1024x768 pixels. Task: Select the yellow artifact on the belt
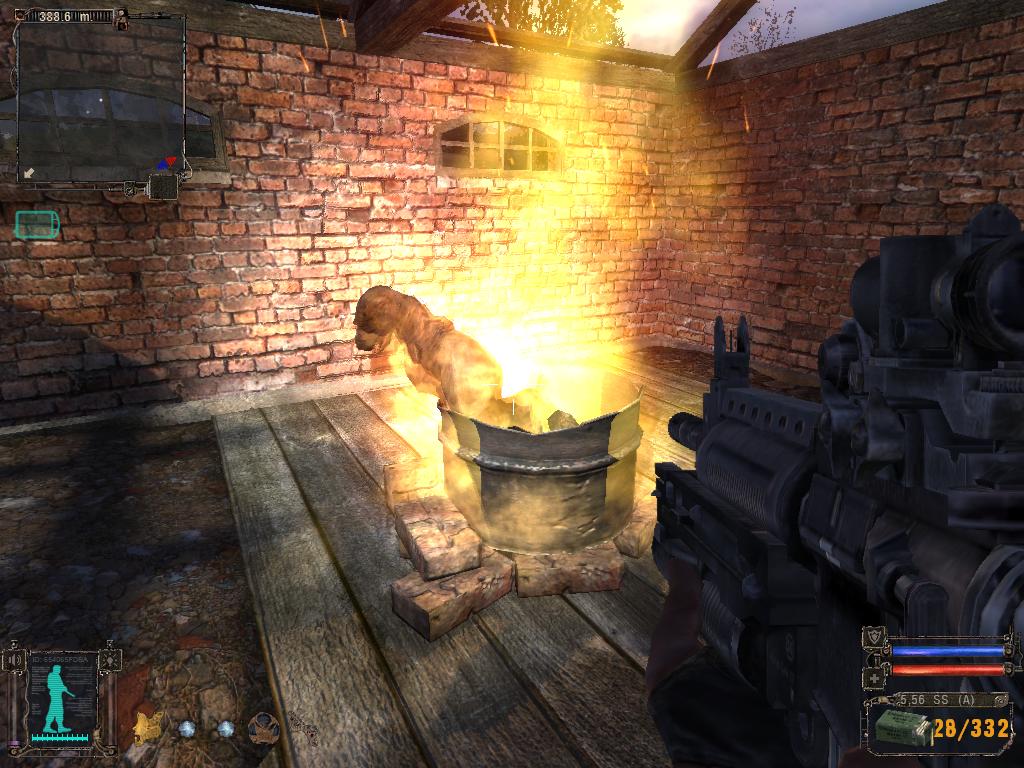pos(149,727)
